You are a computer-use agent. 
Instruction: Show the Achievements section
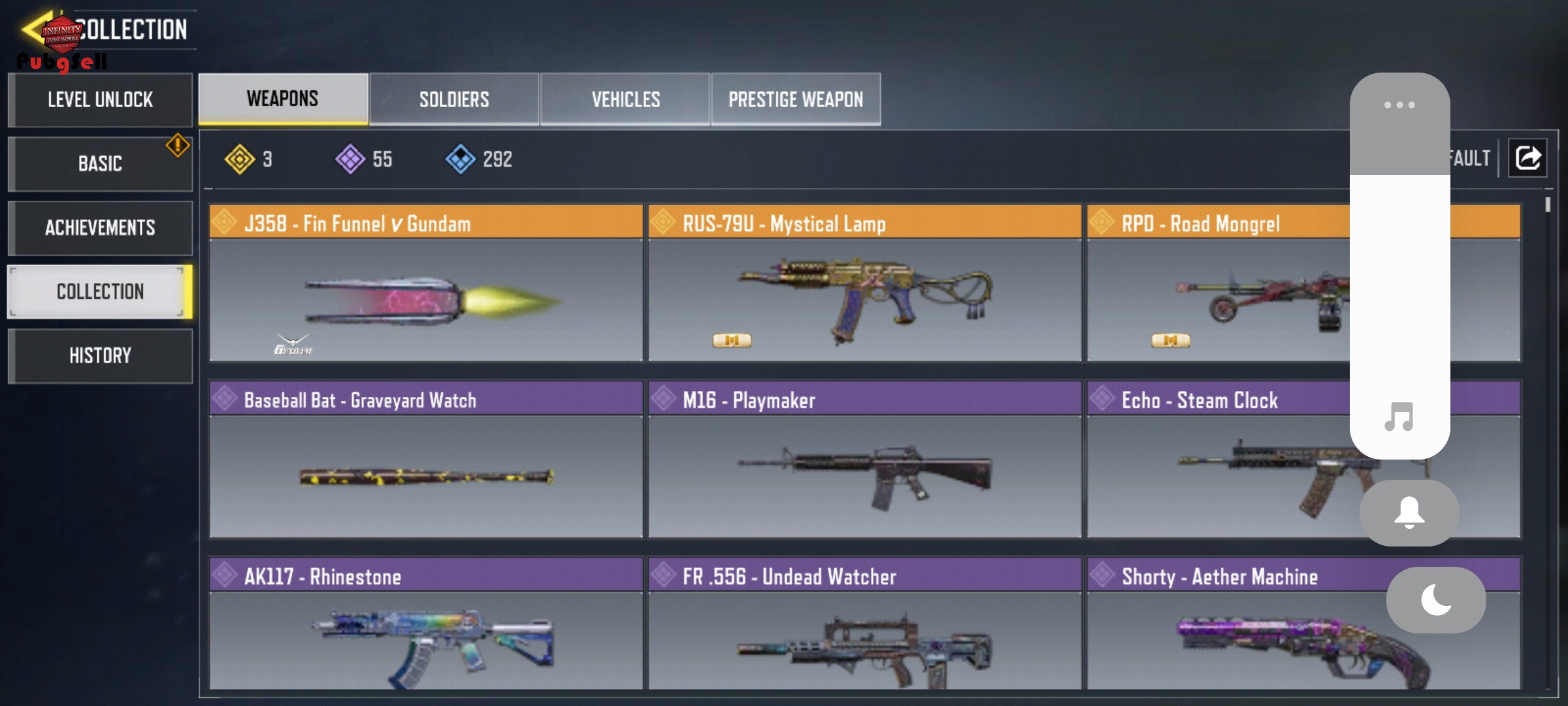(100, 227)
